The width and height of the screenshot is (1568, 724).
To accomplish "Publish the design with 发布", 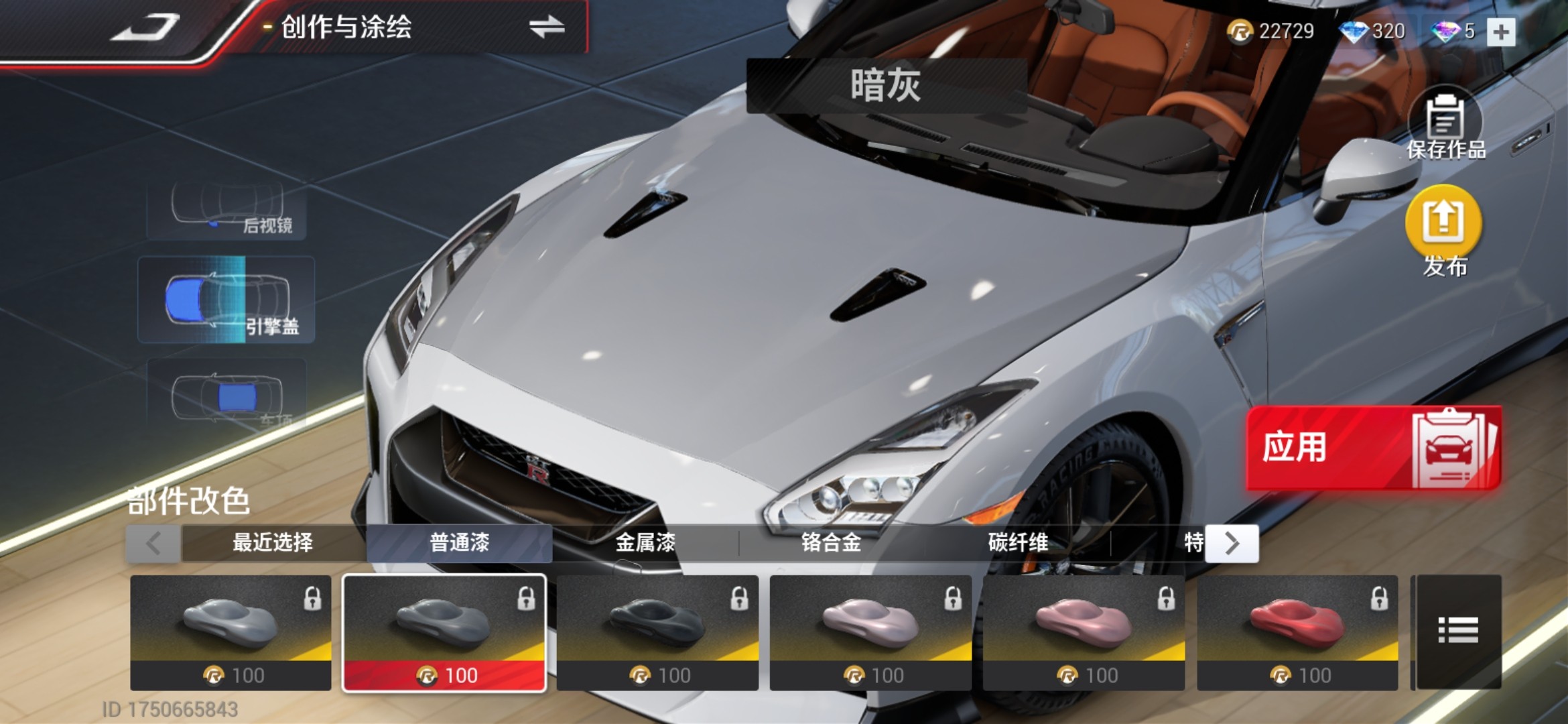I will coord(1443,231).
